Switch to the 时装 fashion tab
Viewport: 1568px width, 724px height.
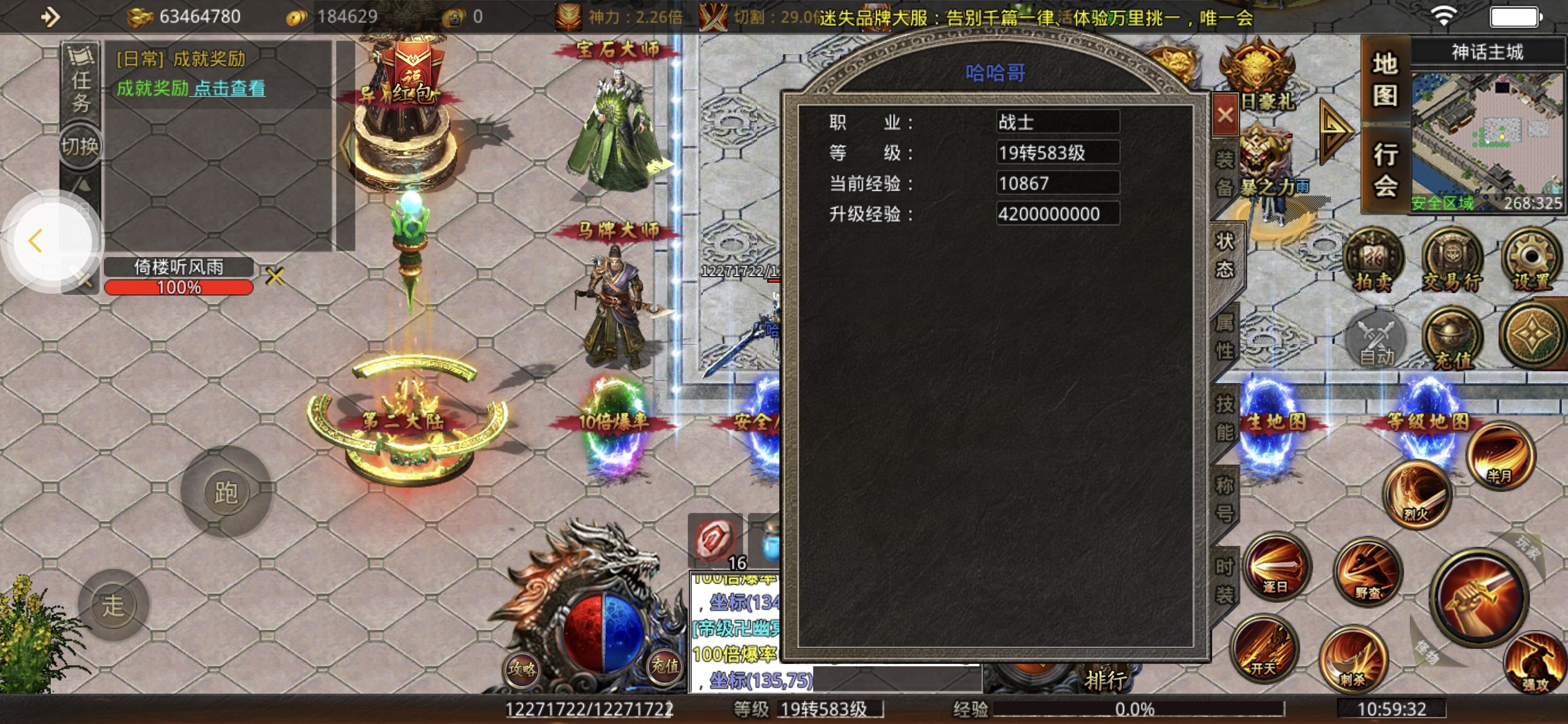(x=1224, y=581)
